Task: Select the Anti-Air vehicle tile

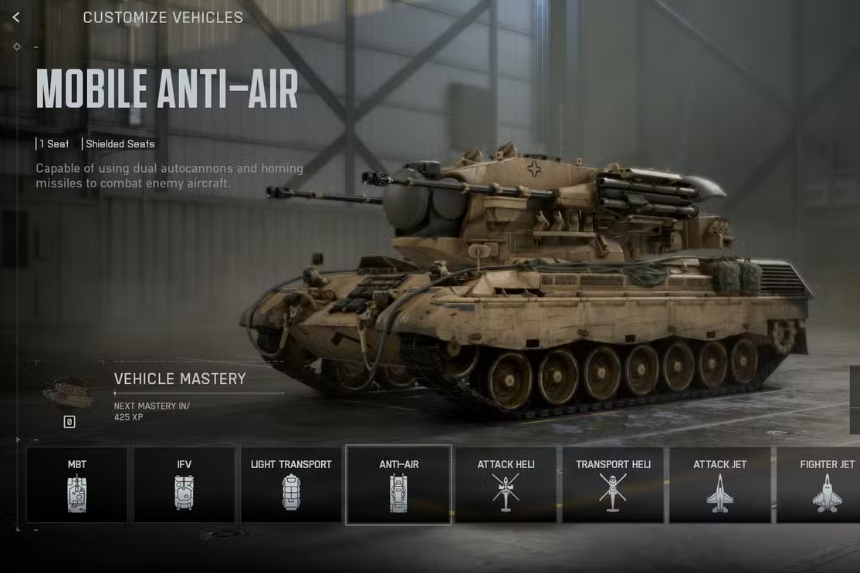Action: (398, 484)
